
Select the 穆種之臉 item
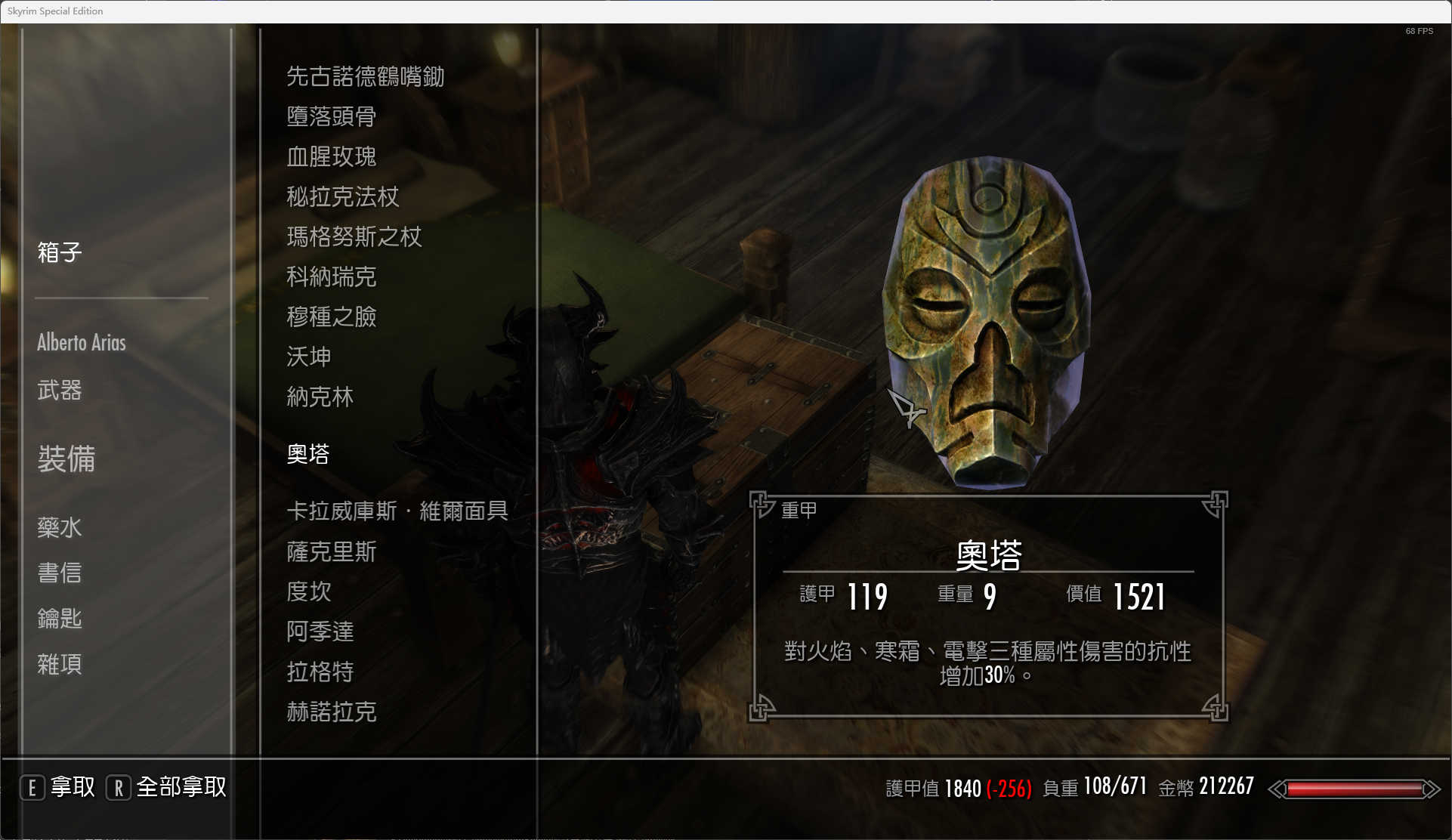pos(331,317)
